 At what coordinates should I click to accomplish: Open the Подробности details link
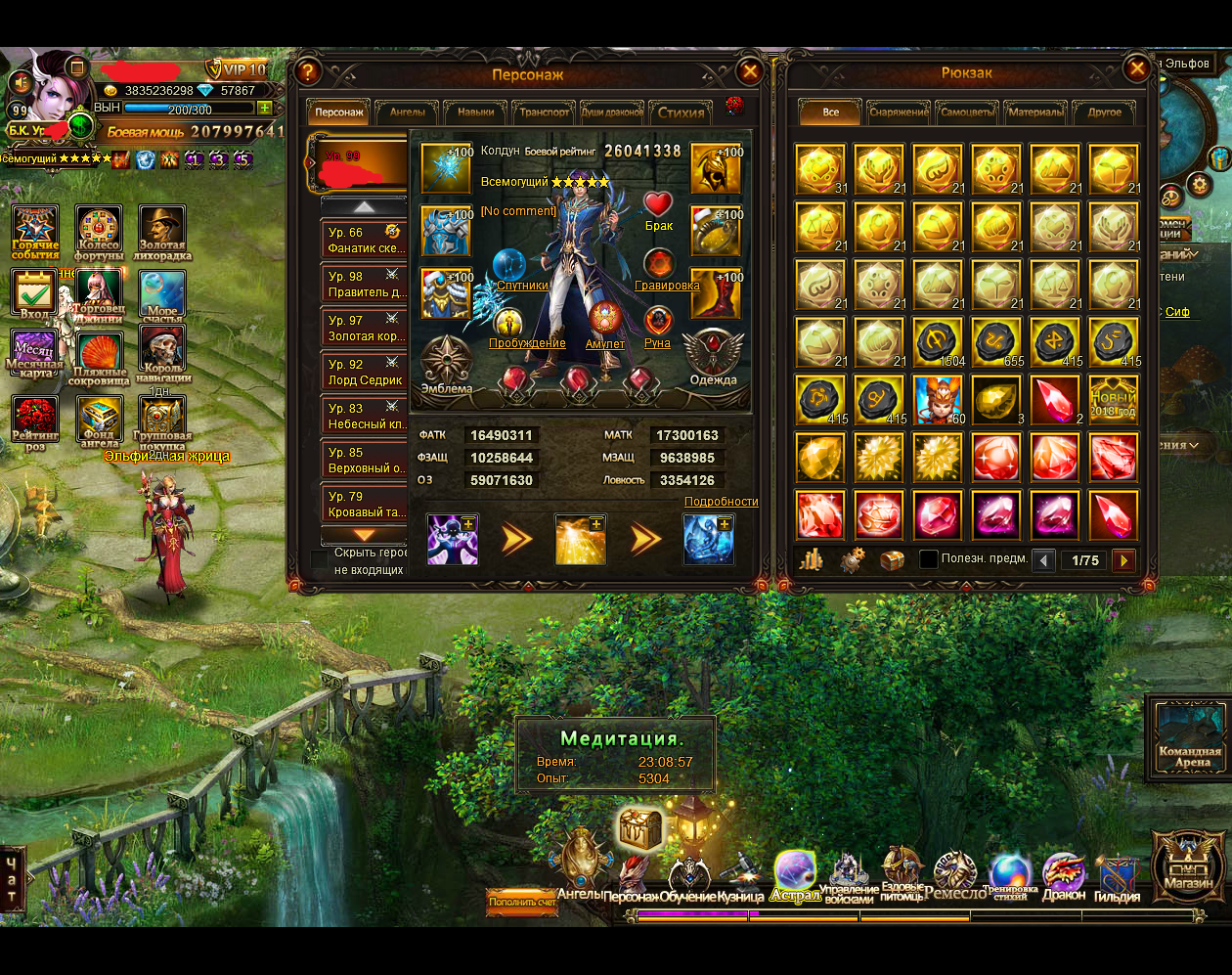(721, 502)
